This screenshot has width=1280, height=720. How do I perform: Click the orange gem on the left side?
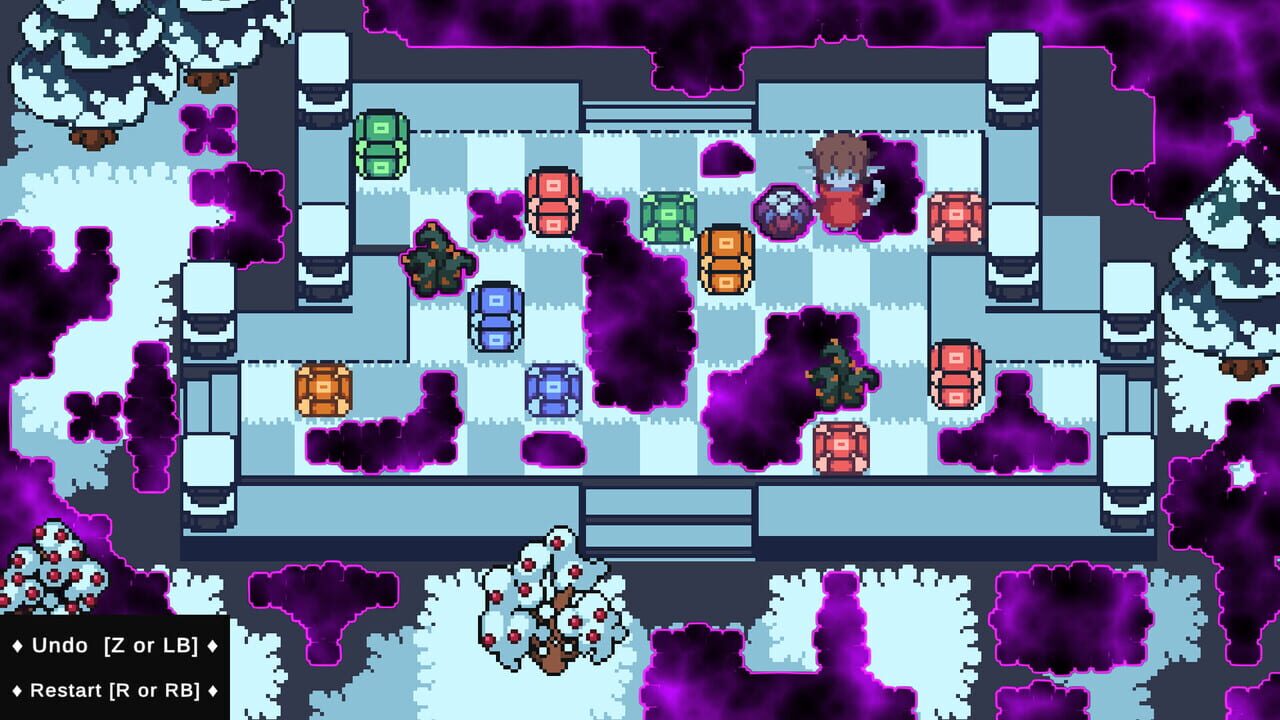click(320, 390)
